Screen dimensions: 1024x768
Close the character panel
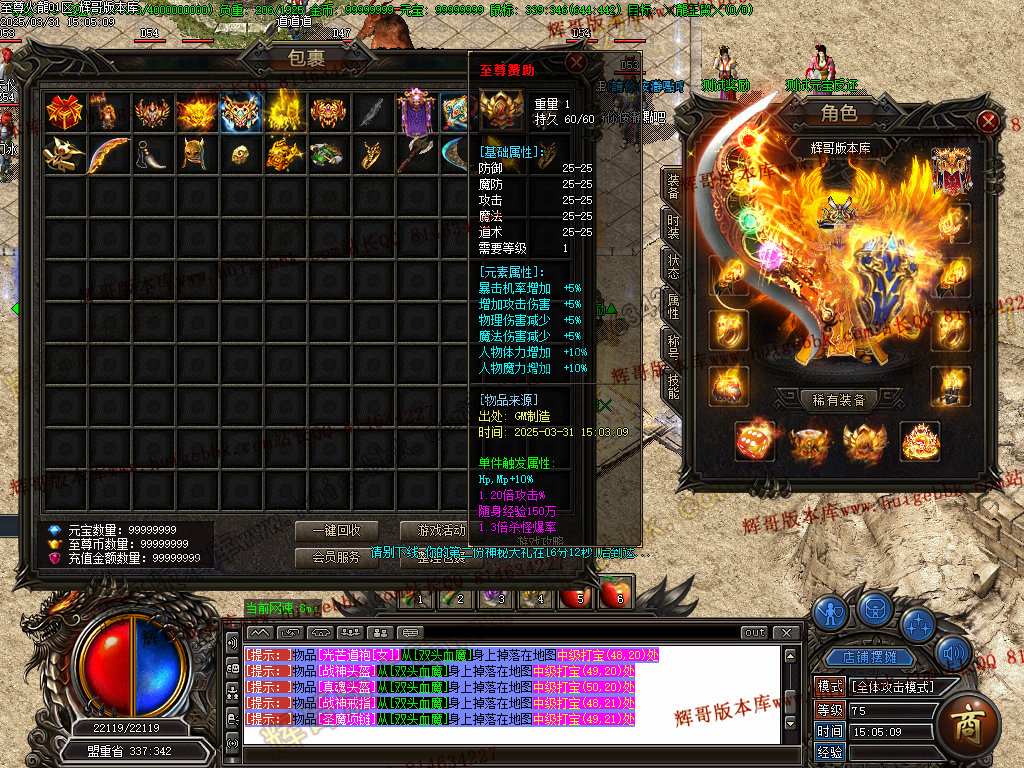point(988,122)
